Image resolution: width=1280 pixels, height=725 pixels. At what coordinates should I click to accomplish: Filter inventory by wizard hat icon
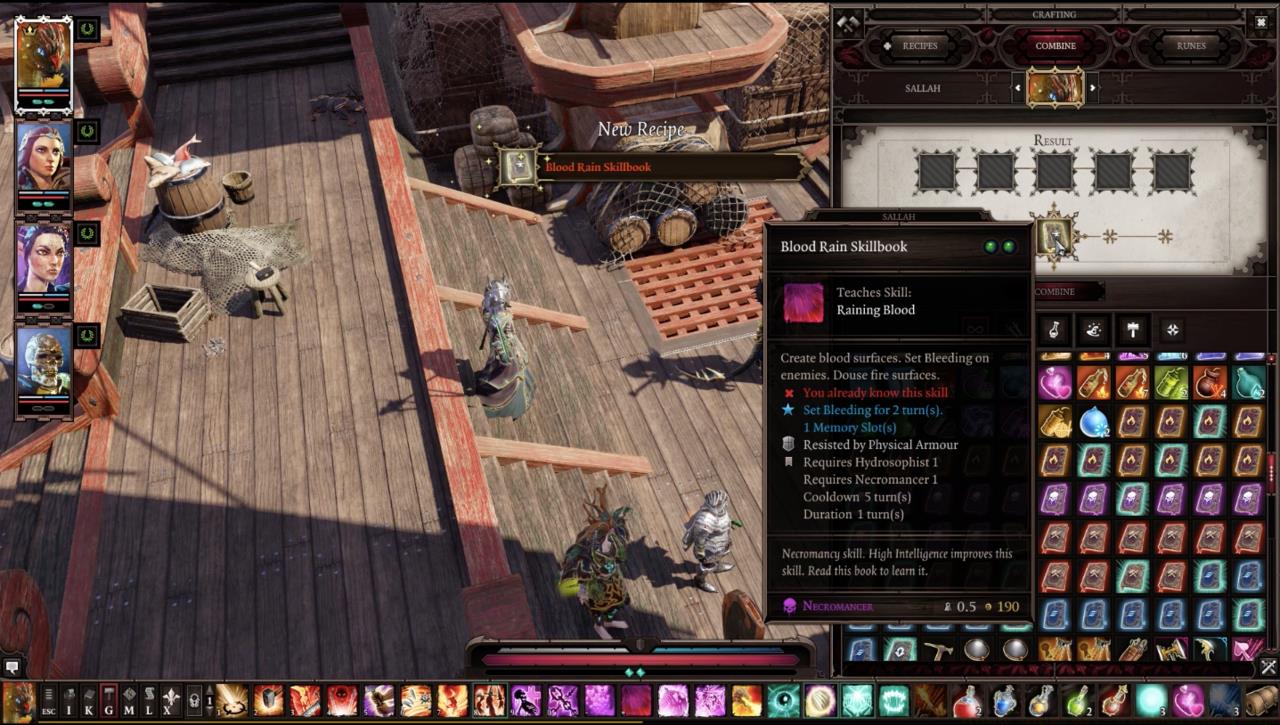[x=1094, y=329]
